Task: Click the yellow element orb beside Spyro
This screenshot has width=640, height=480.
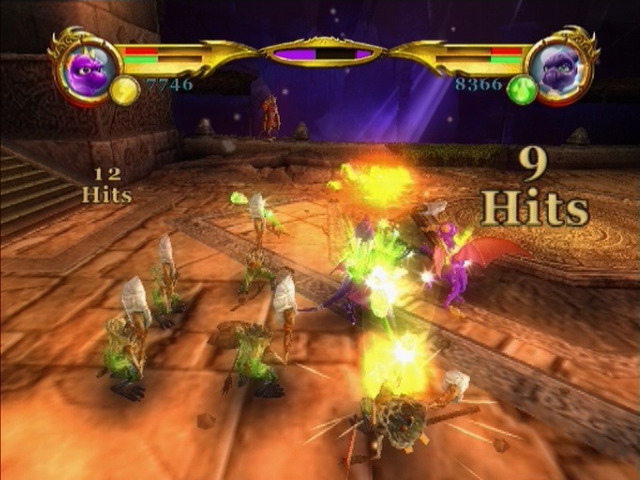Action: (x=124, y=90)
